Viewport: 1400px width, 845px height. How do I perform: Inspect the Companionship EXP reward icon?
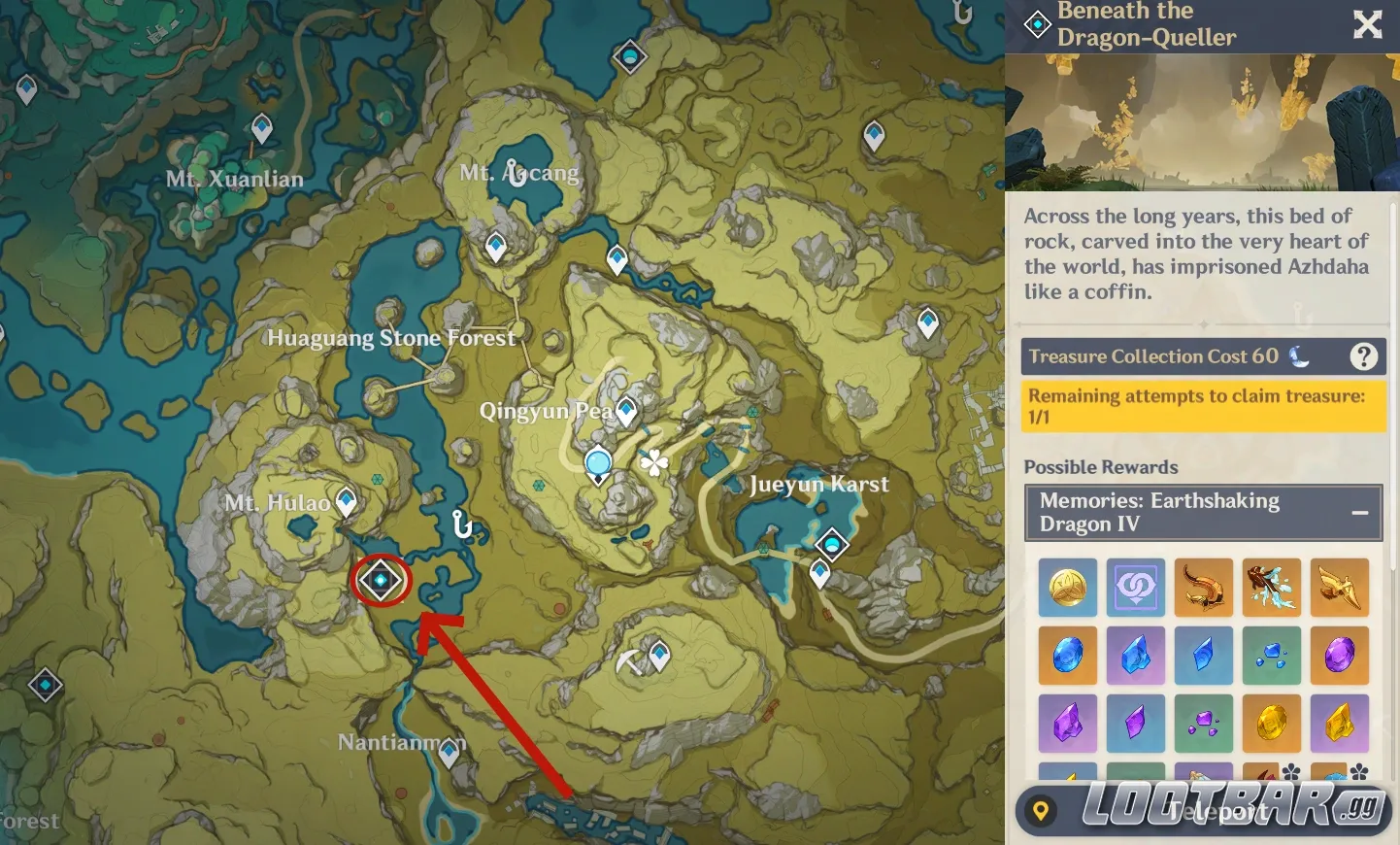[x=1135, y=588]
